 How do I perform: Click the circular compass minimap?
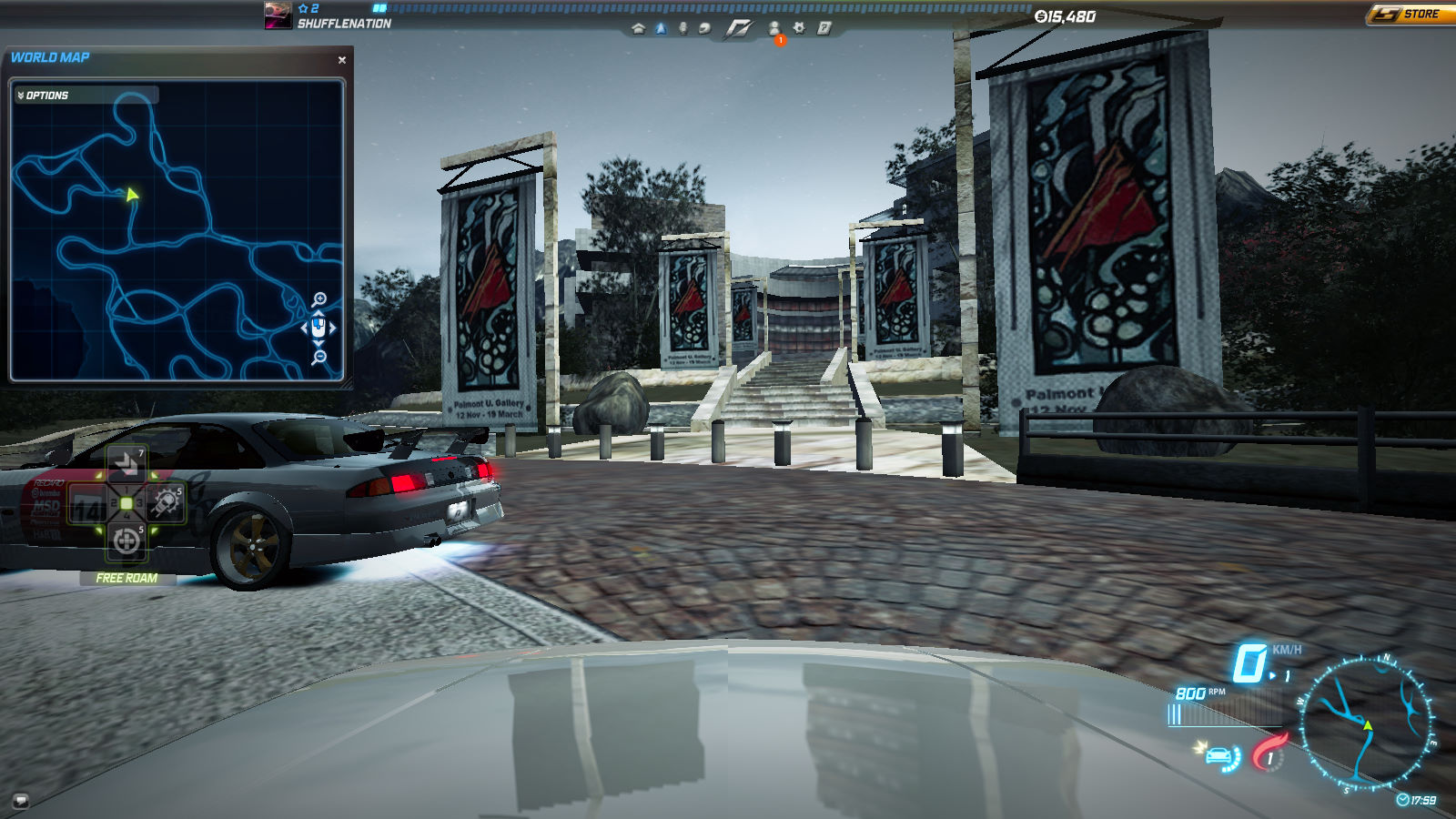pos(1364,722)
